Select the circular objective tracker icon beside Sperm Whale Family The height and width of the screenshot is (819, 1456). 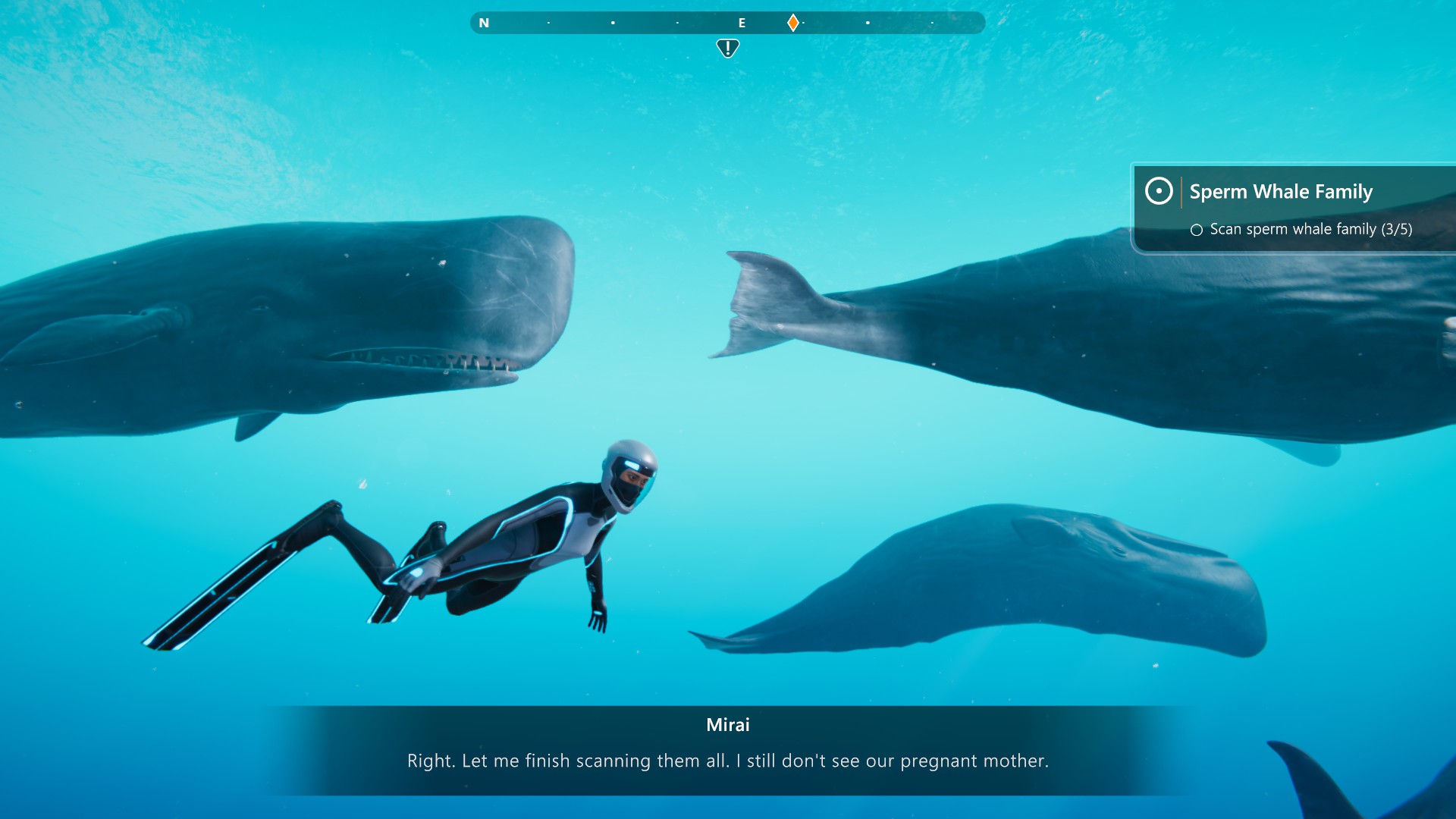point(1158,192)
